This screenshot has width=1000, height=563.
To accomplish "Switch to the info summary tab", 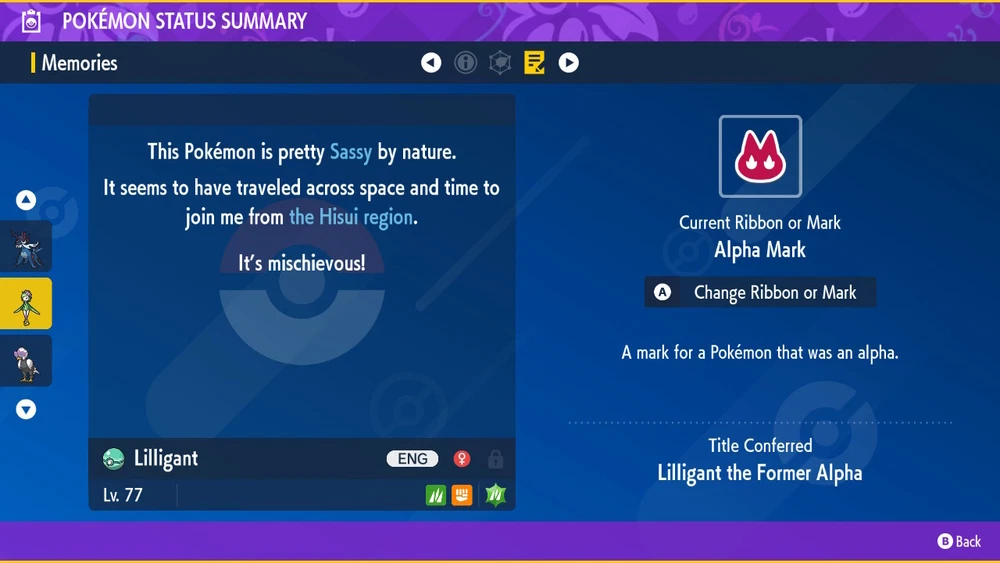I will (x=466, y=63).
